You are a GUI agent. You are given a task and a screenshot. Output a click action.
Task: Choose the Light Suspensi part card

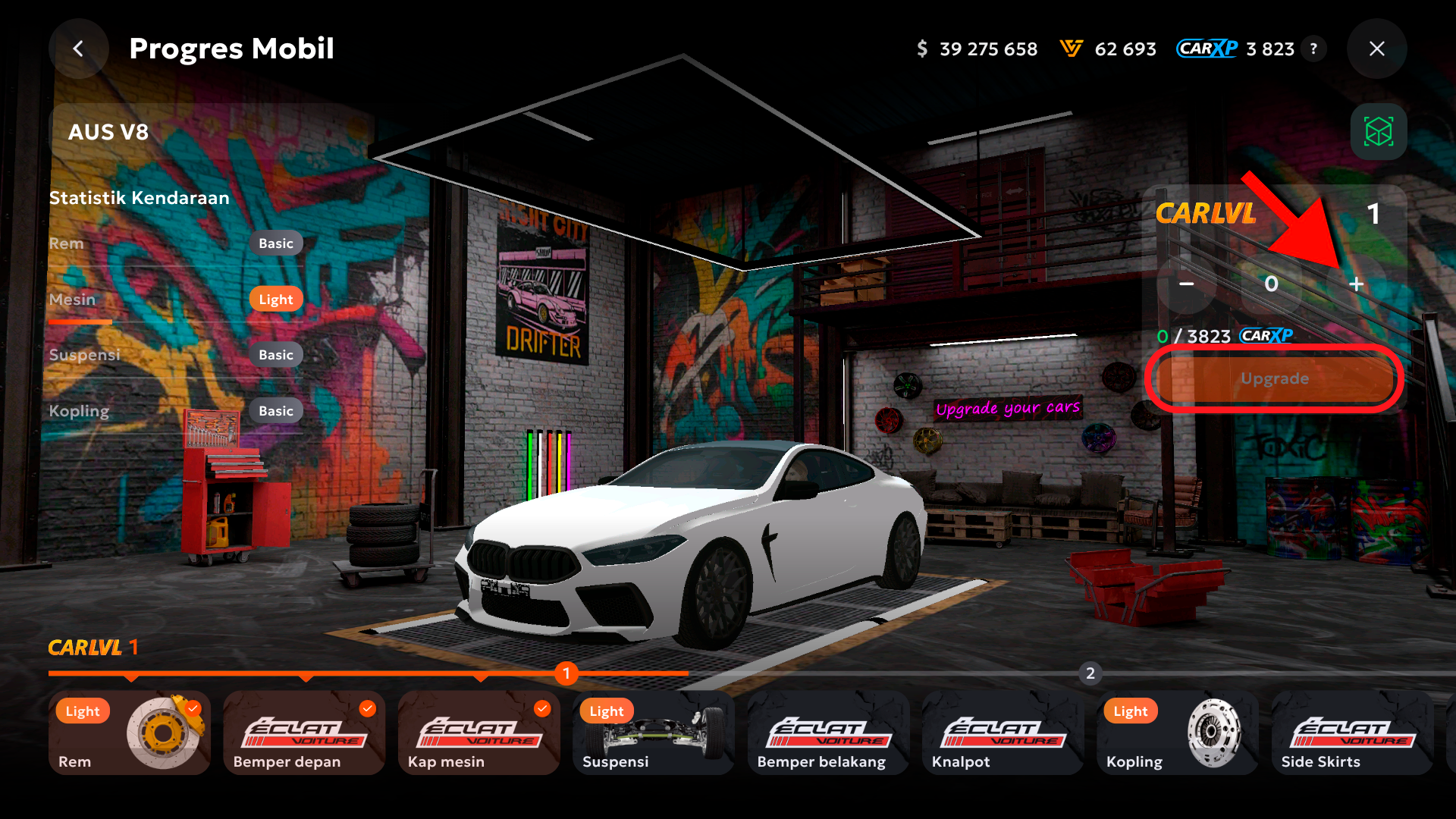coord(653,733)
